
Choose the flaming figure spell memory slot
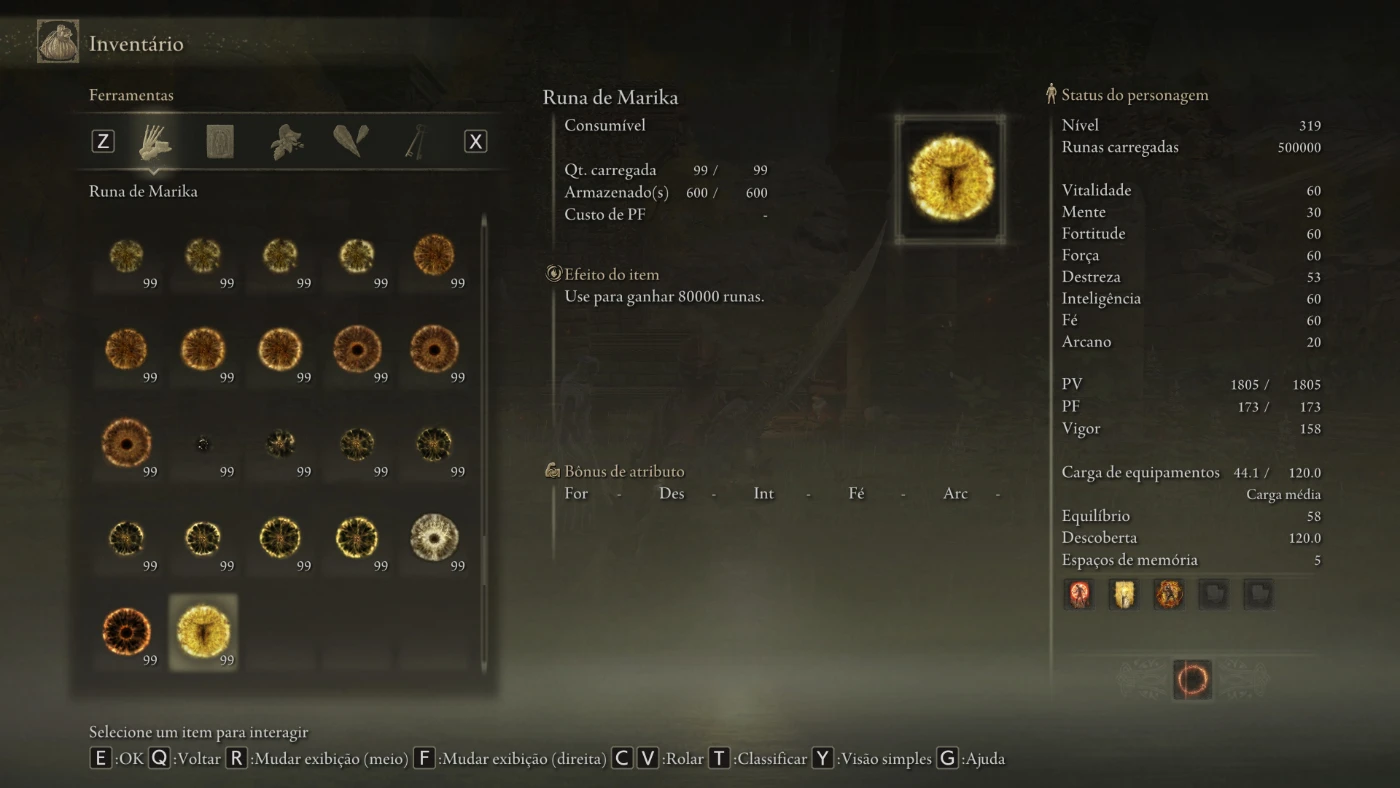1168,594
